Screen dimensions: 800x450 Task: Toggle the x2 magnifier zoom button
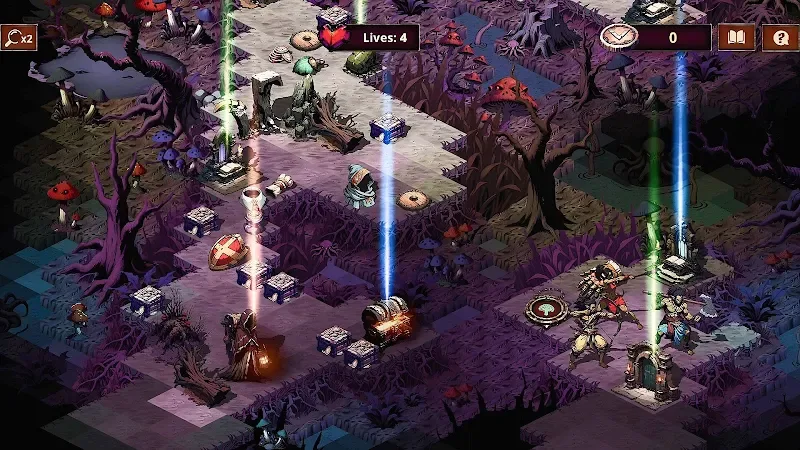(x=18, y=38)
